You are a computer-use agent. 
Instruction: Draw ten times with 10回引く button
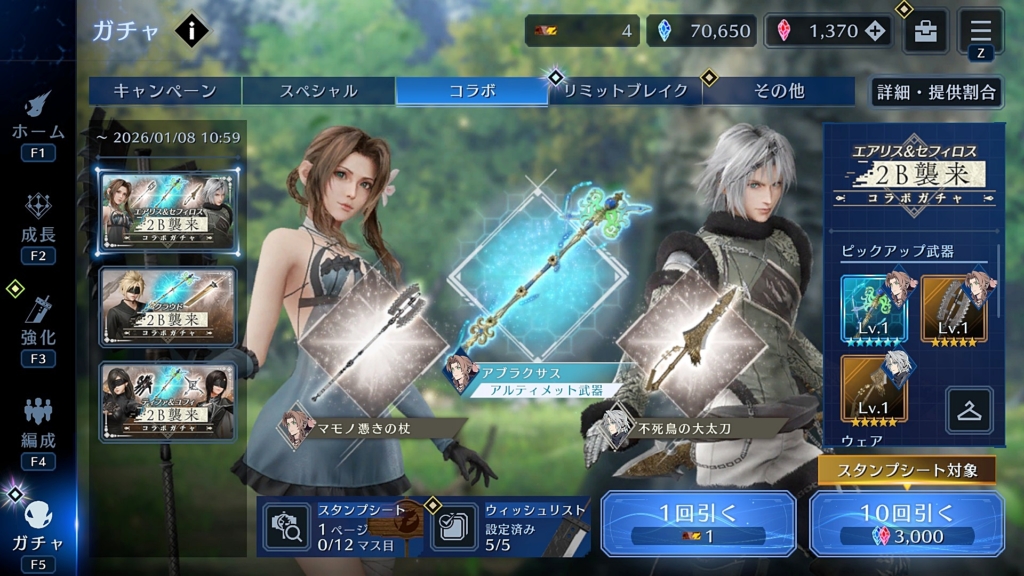907,524
